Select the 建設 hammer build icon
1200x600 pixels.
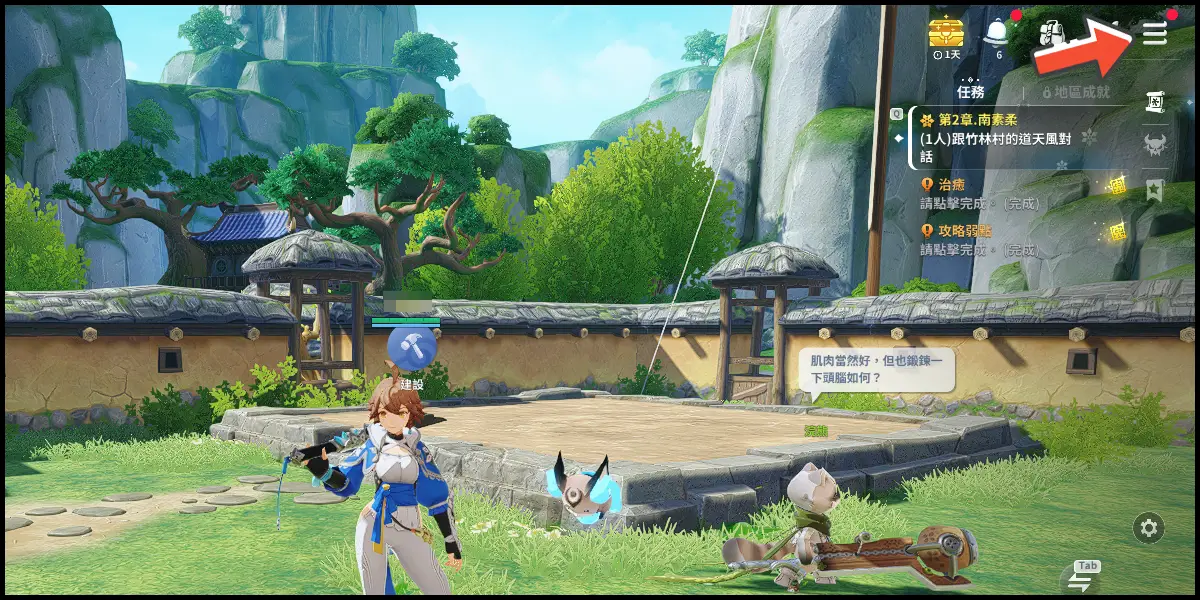point(412,348)
